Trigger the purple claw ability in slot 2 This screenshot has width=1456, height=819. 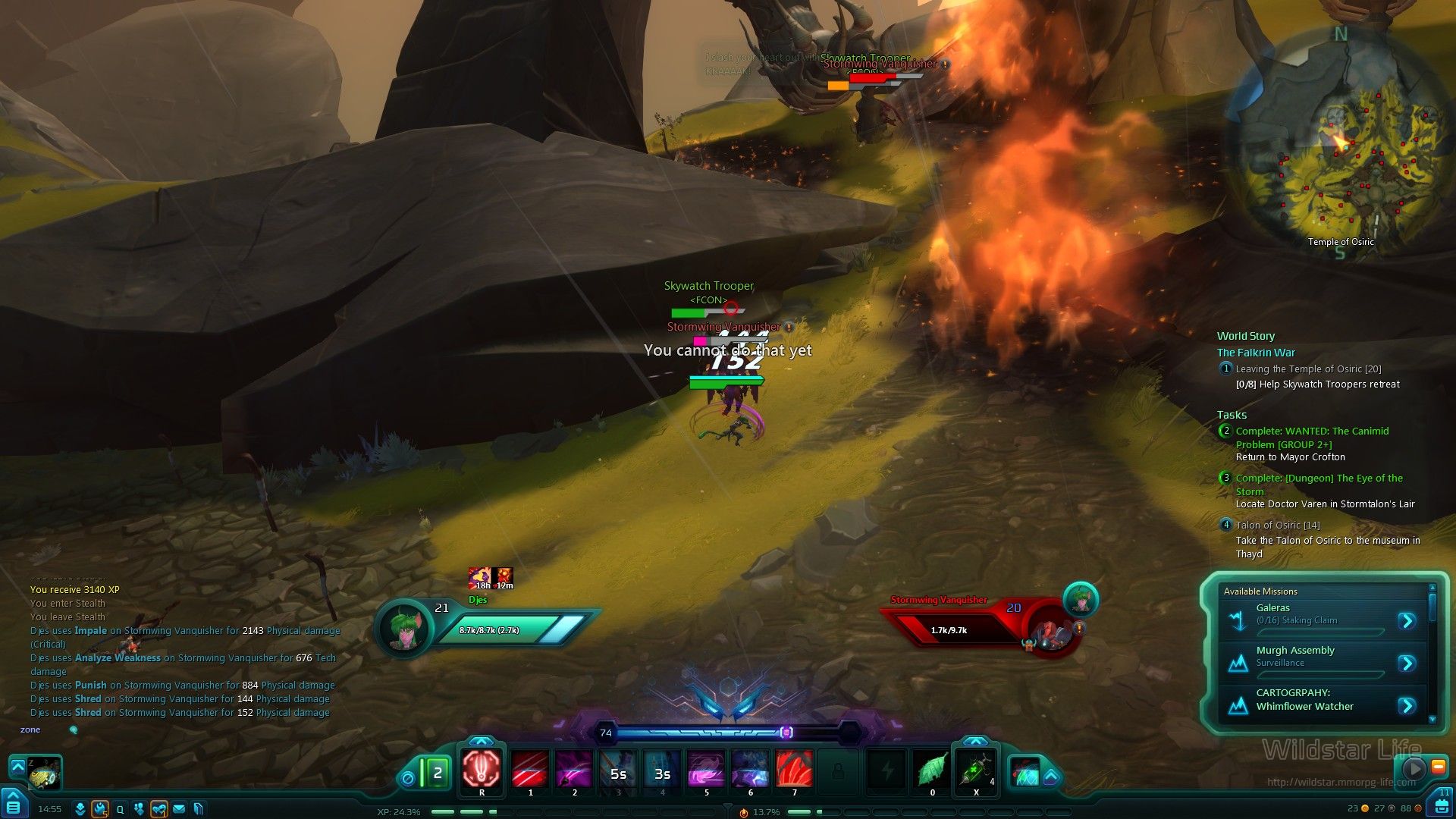[574, 769]
